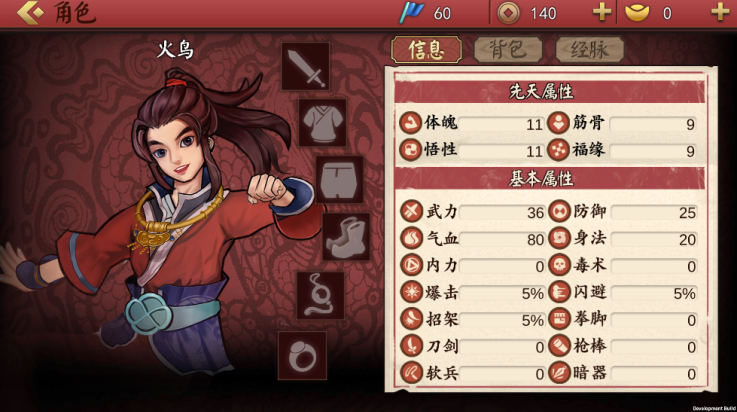Select the necklace equipment slot
Screen dimensions: 737x412
pos(320,295)
